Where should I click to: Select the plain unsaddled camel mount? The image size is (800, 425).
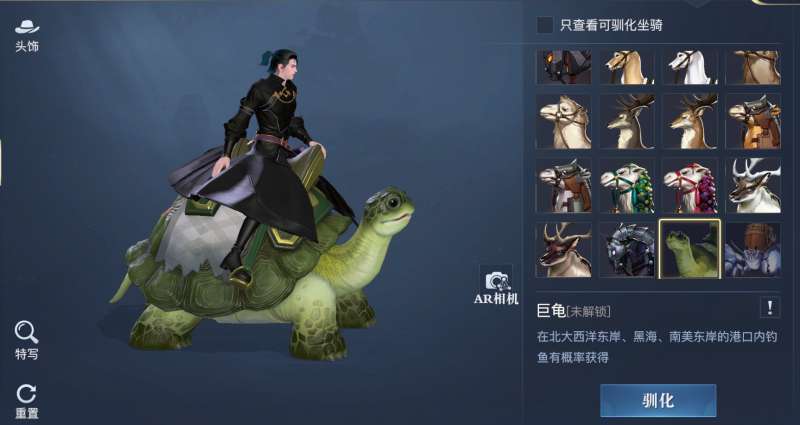click(x=564, y=121)
